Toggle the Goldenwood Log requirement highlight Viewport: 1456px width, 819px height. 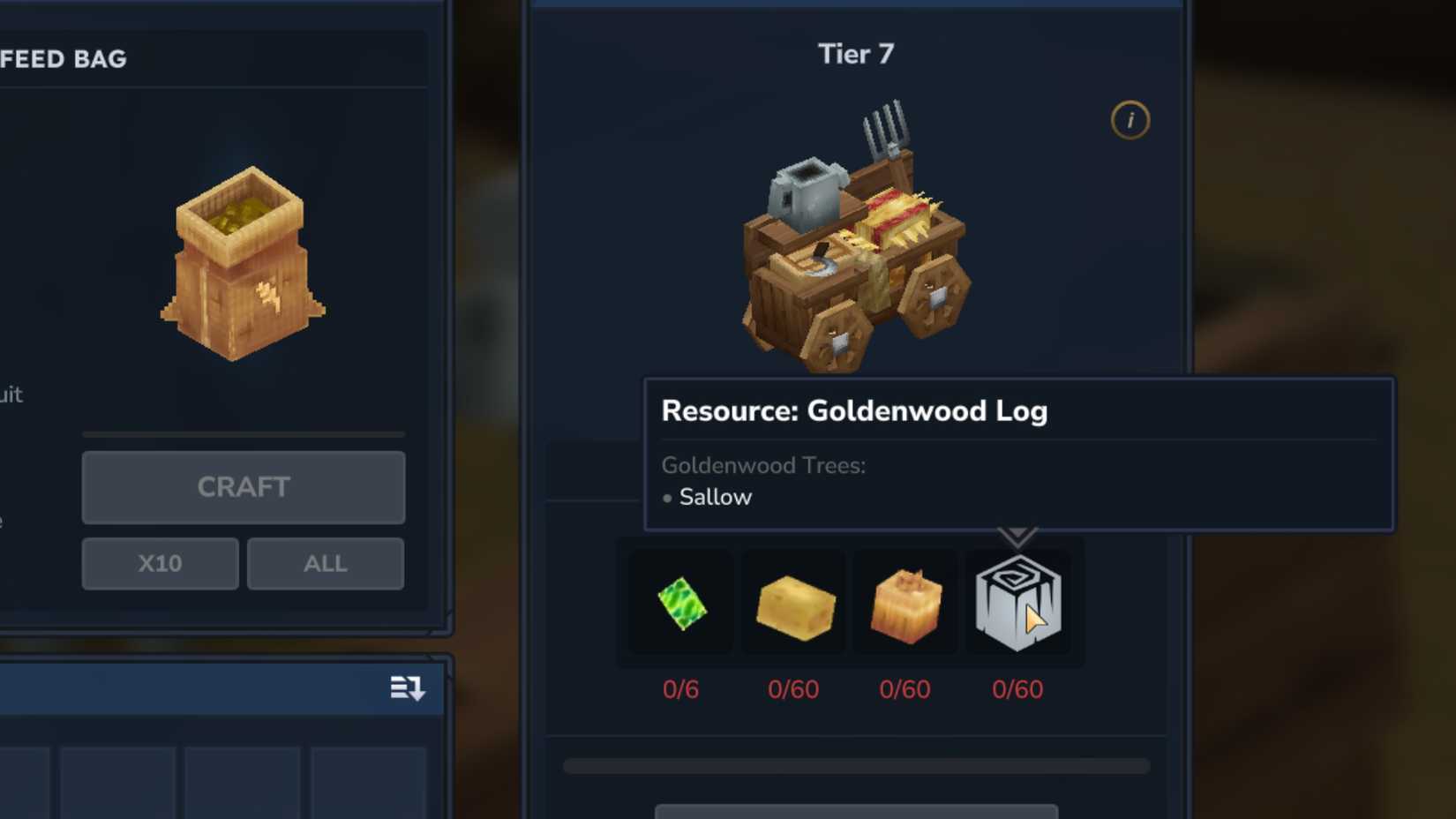click(1018, 604)
